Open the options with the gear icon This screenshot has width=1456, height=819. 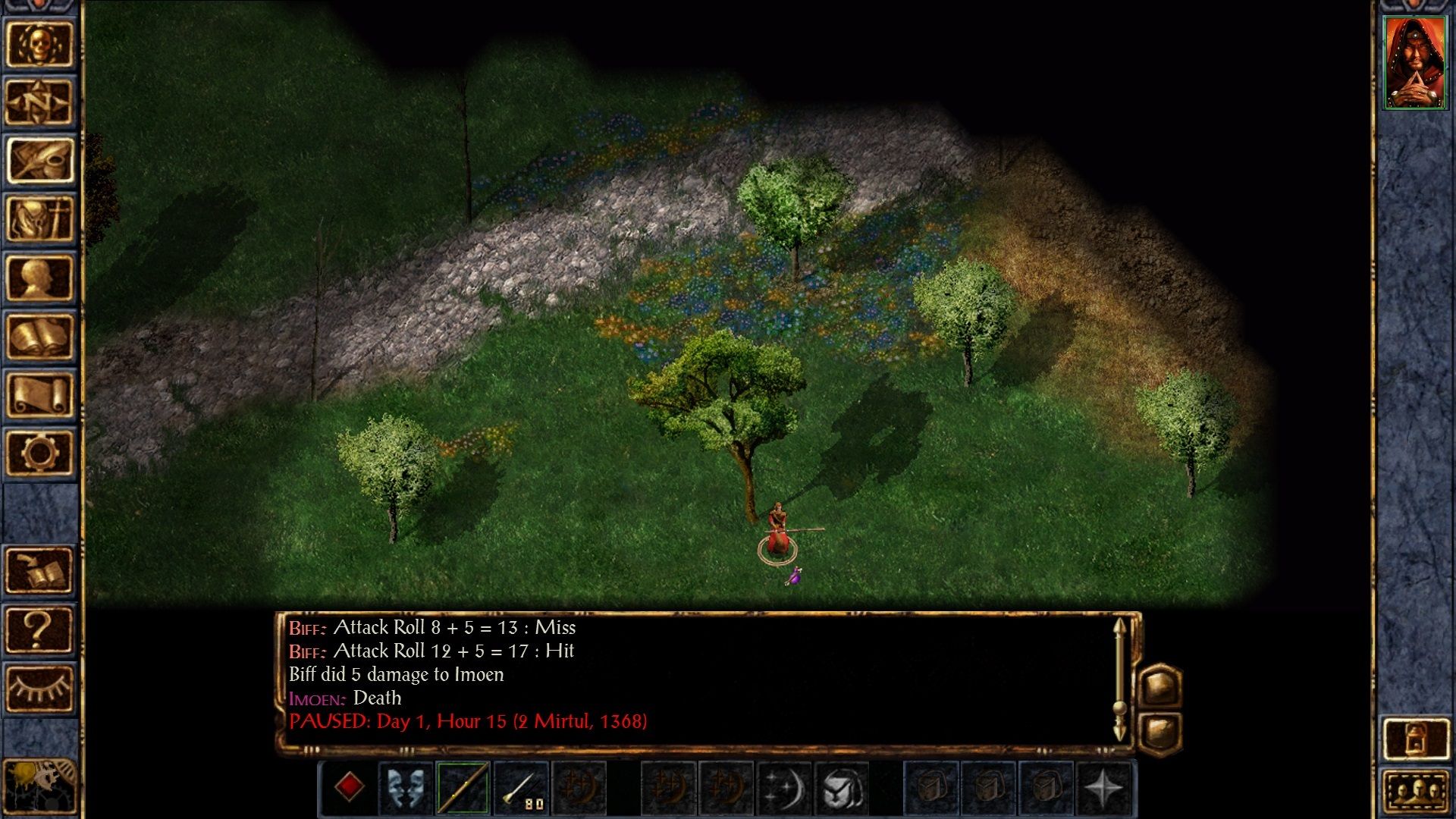pos(39,453)
